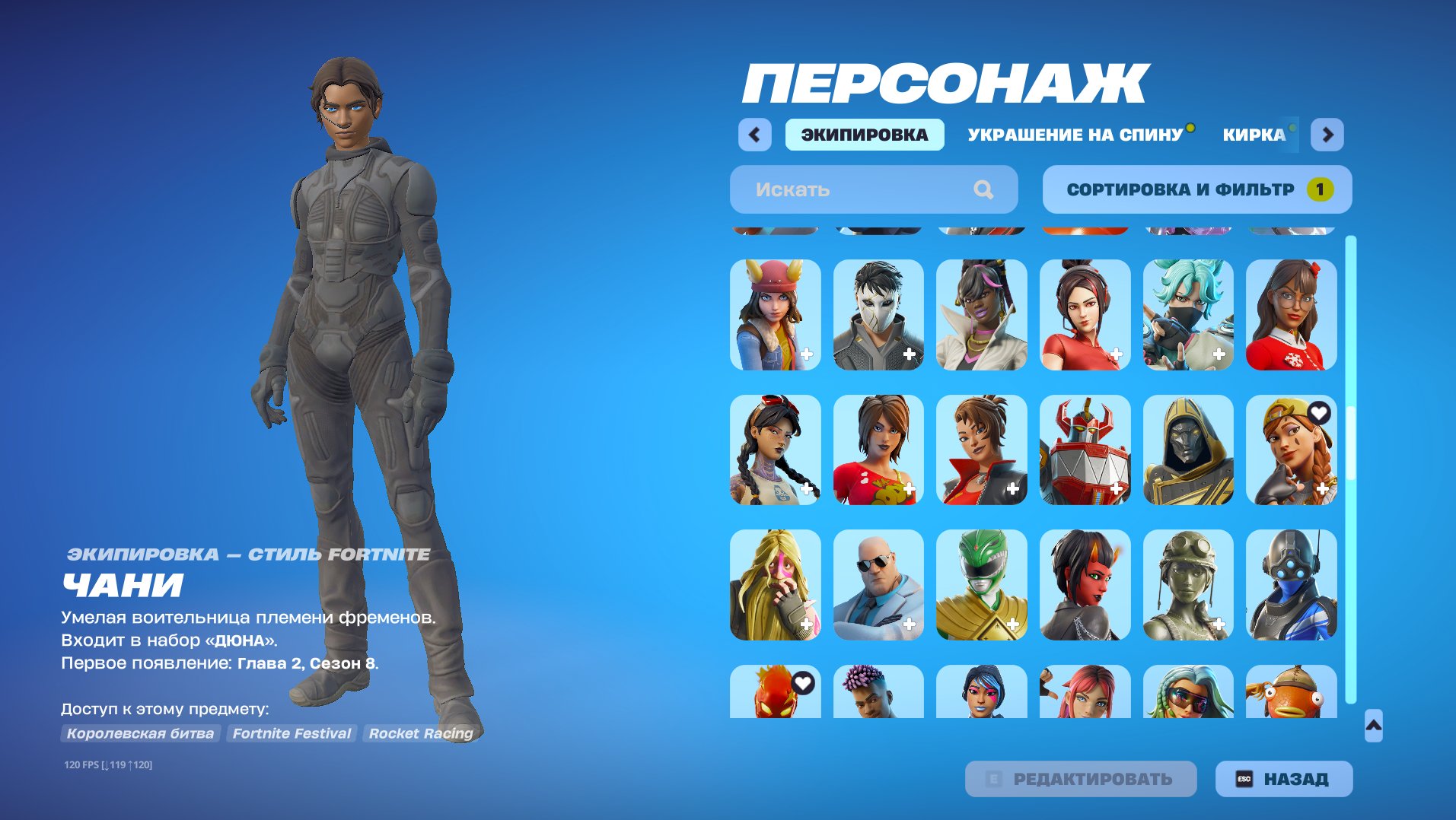The height and width of the screenshot is (820, 1456).
Task: Select the green Power Ranger skin
Action: click(980, 584)
